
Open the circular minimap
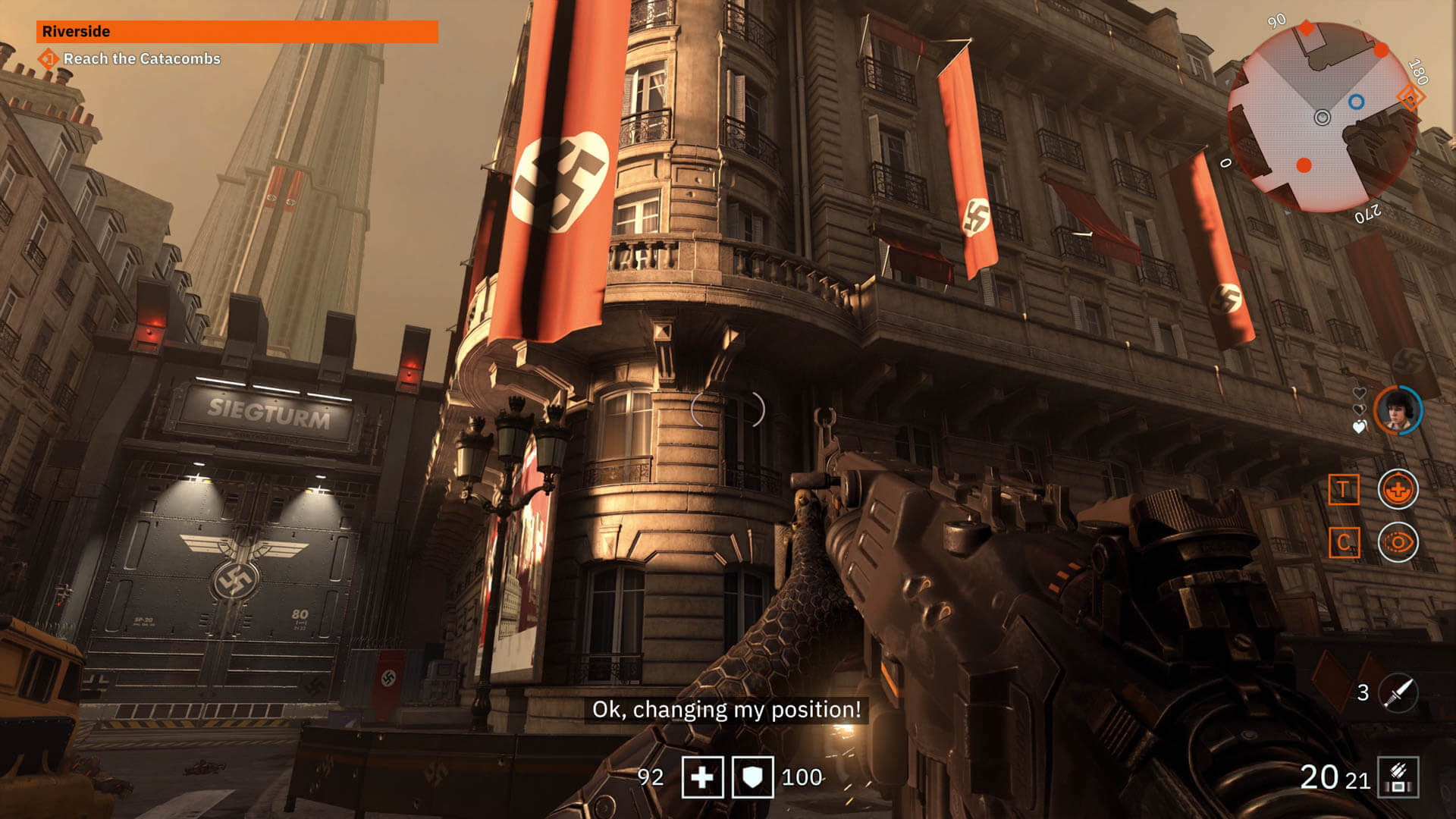(x=1322, y=118)
